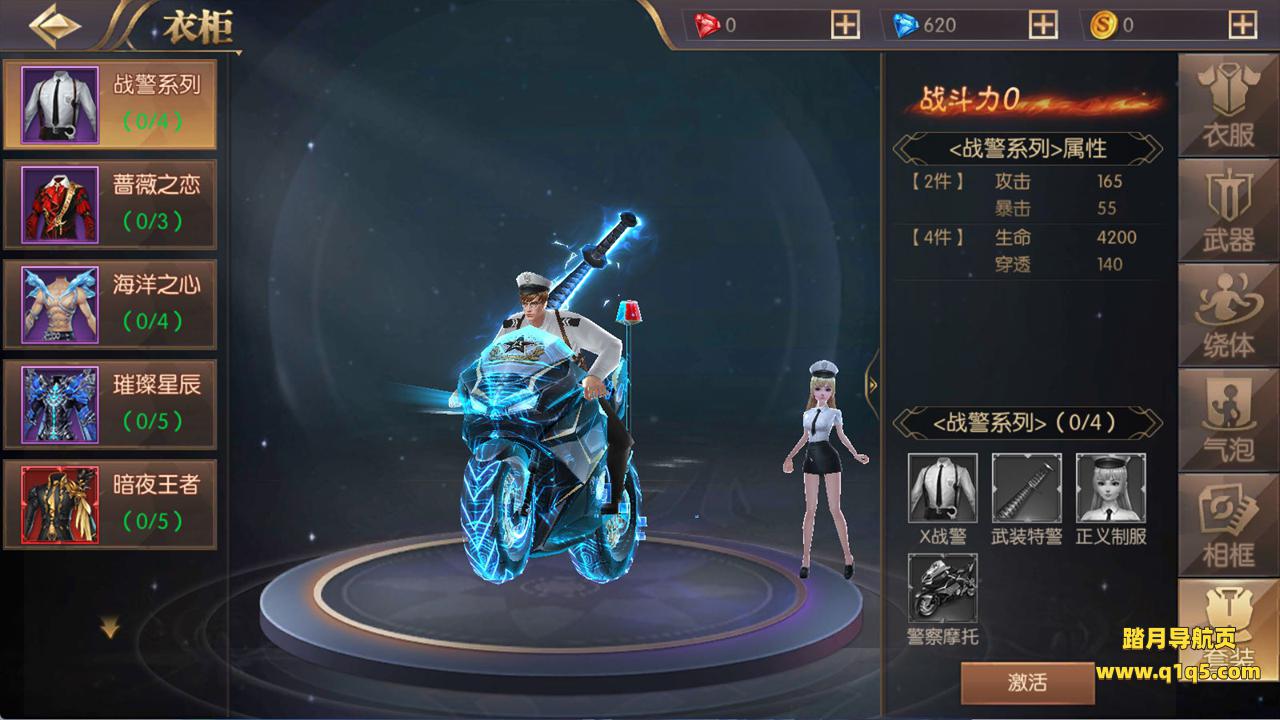Go back using the arrow button
This screenshot has width=1280, height=720.
pos(54,27)
